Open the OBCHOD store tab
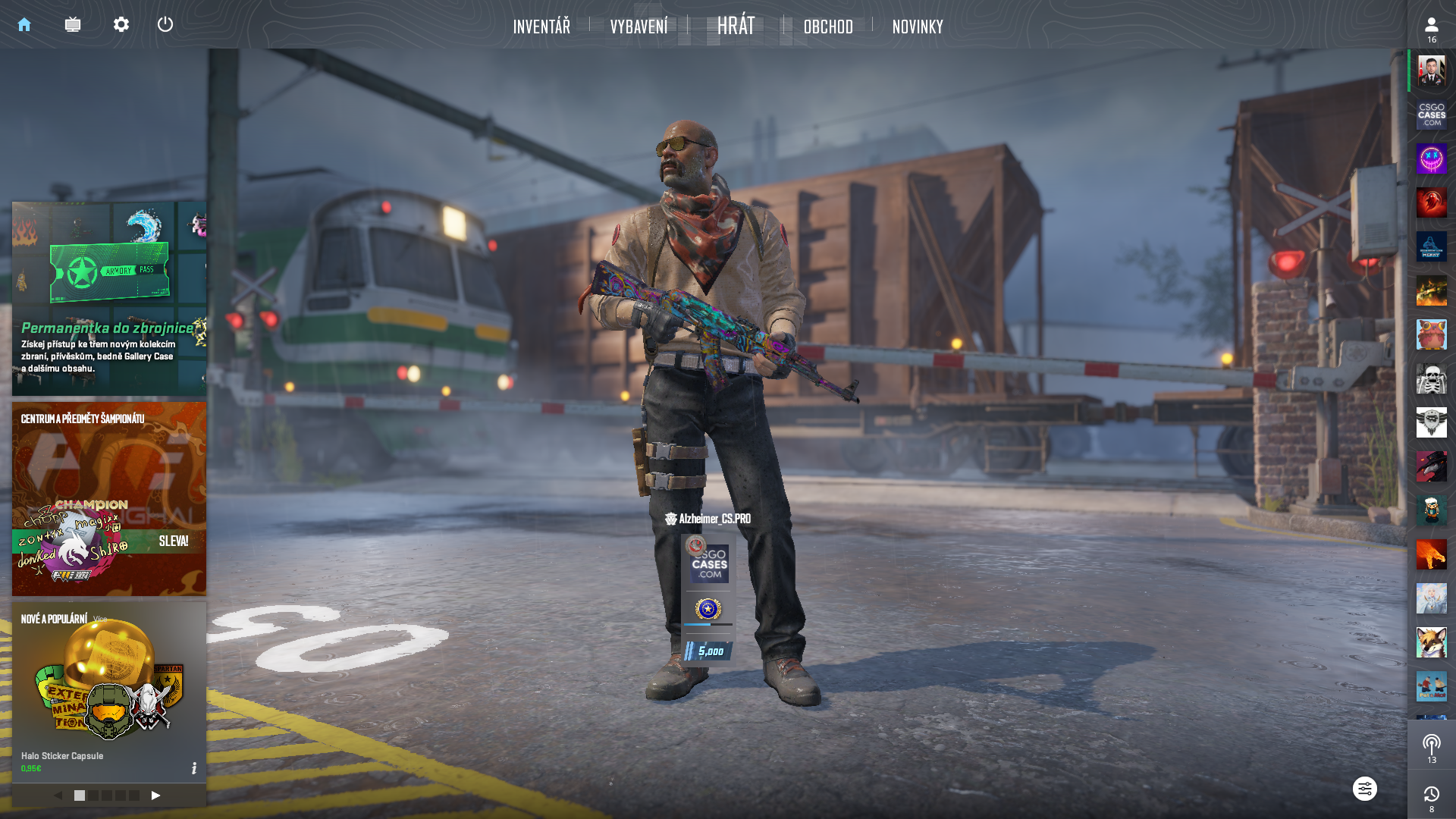This screenshot has height=819, width=1456. pos(828,27)
